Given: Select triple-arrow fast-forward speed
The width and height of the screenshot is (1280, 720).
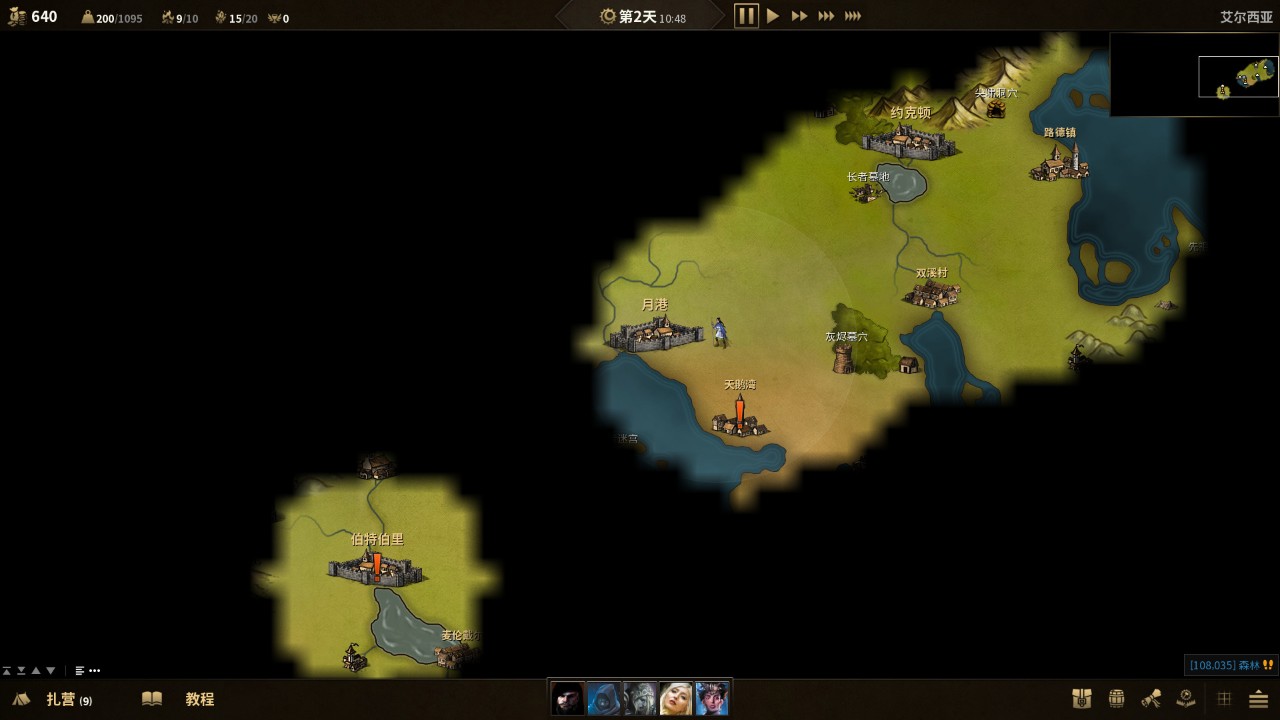Looking at the screenshot, I should (x=826, y=16).
